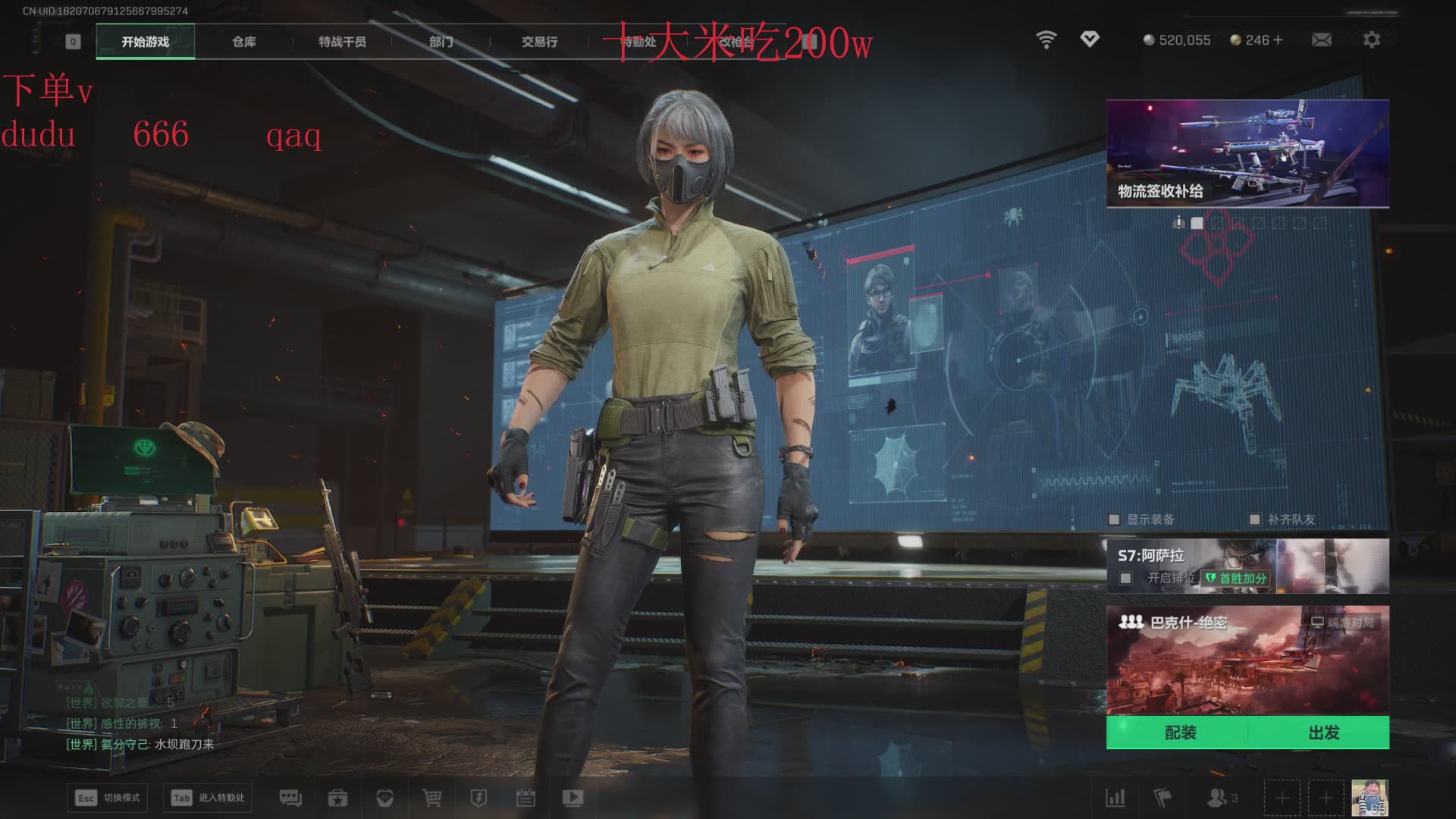Select the 部门 department tab
This screenshot has width=1456, height=819.
coord(441,42)
